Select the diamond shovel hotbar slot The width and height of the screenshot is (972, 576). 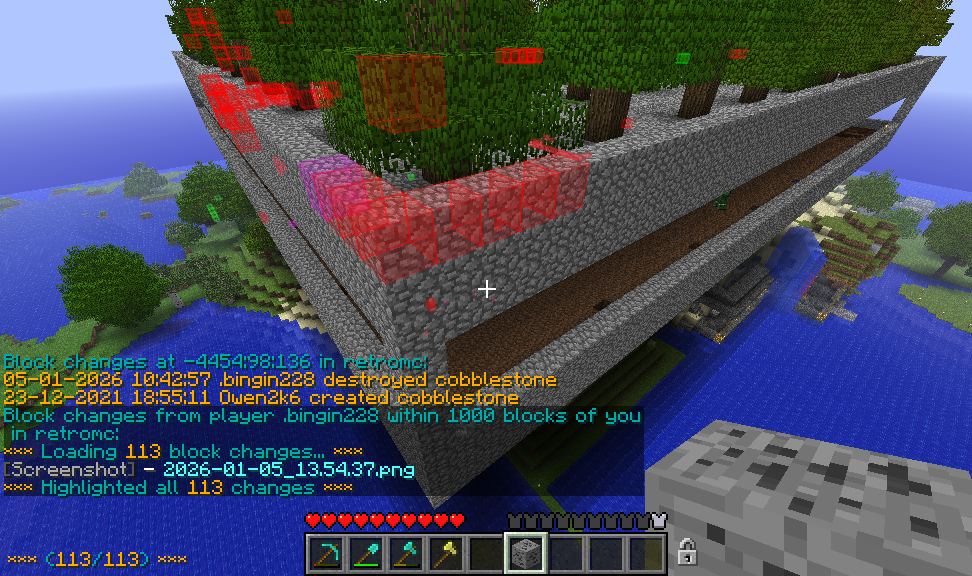[x=365, y=553]
